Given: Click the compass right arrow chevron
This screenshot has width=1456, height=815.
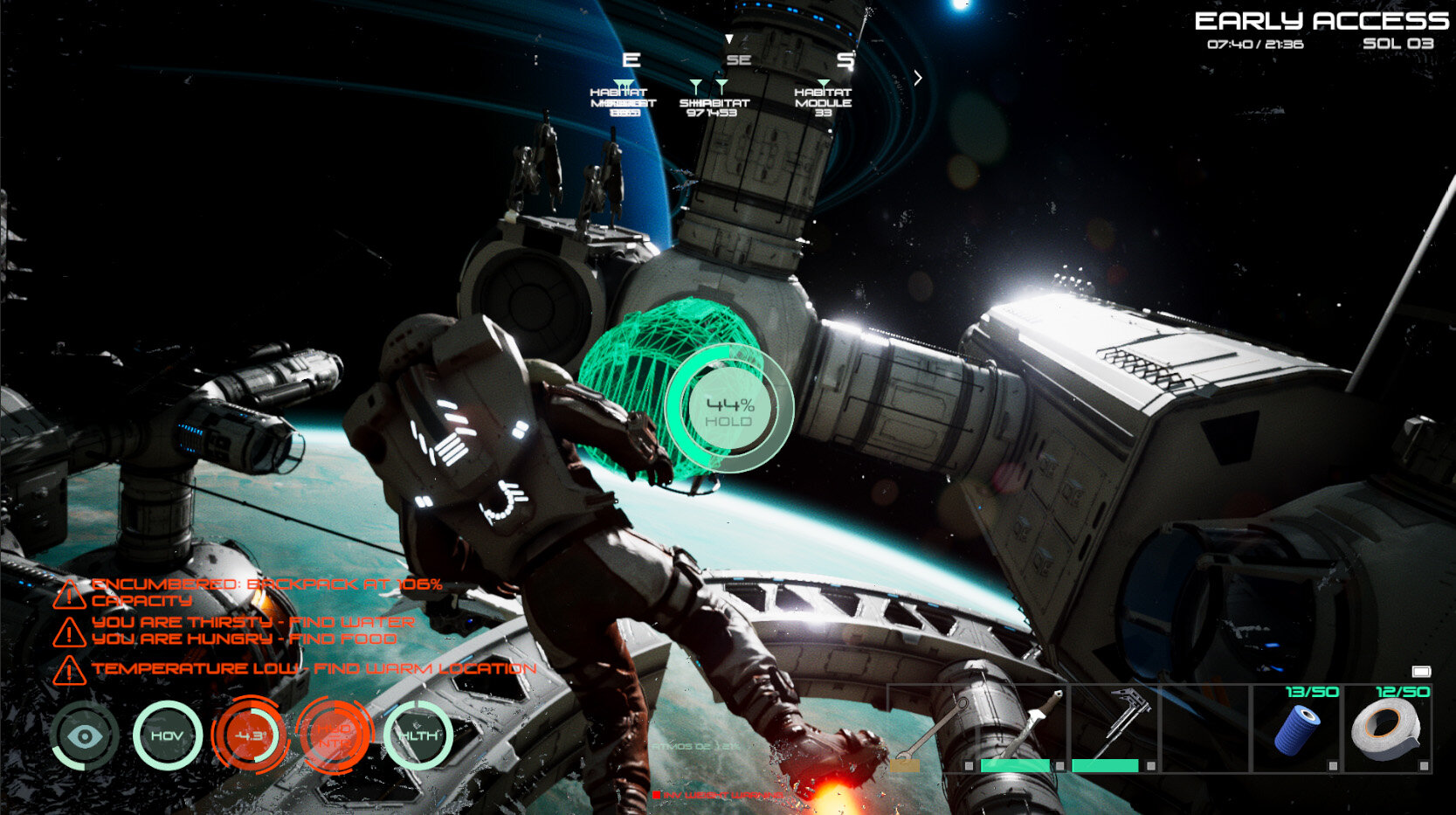Looking at the screenshot, I should [x=918, y=79].
